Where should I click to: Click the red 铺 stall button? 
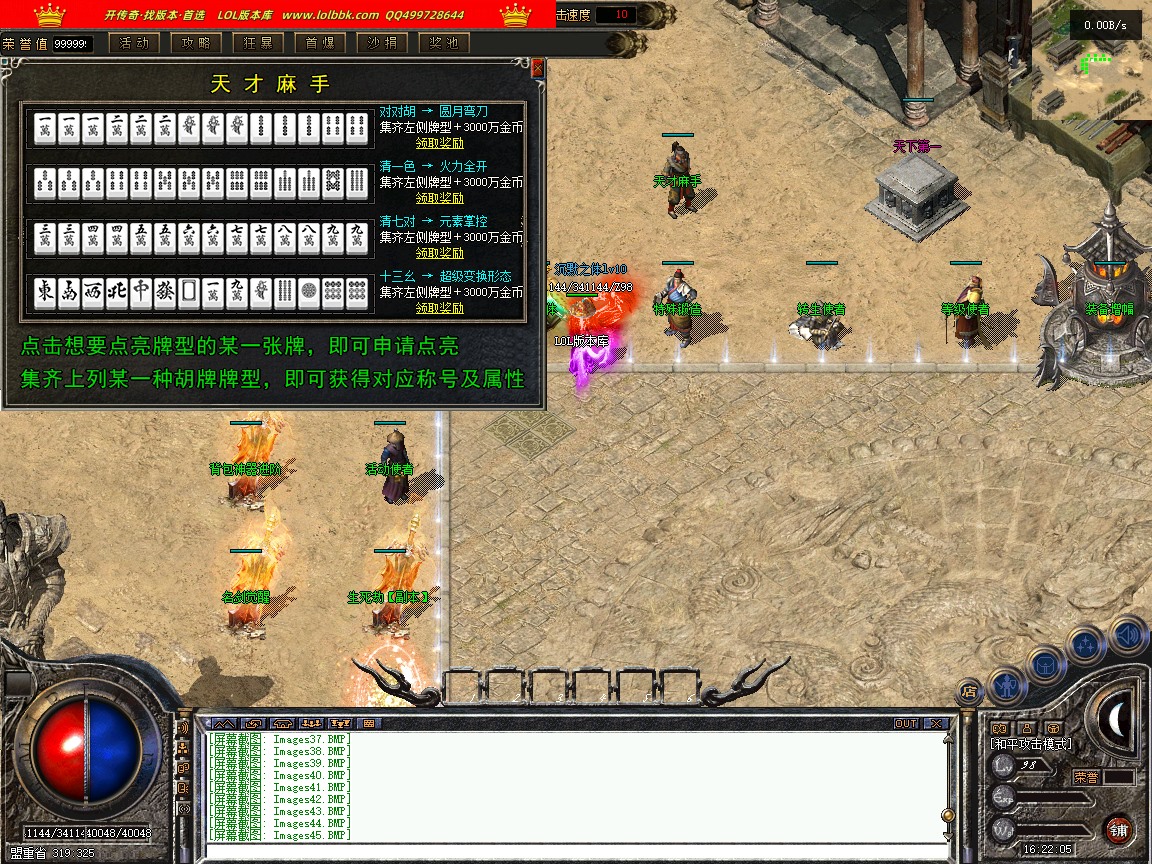point(1119,829)
